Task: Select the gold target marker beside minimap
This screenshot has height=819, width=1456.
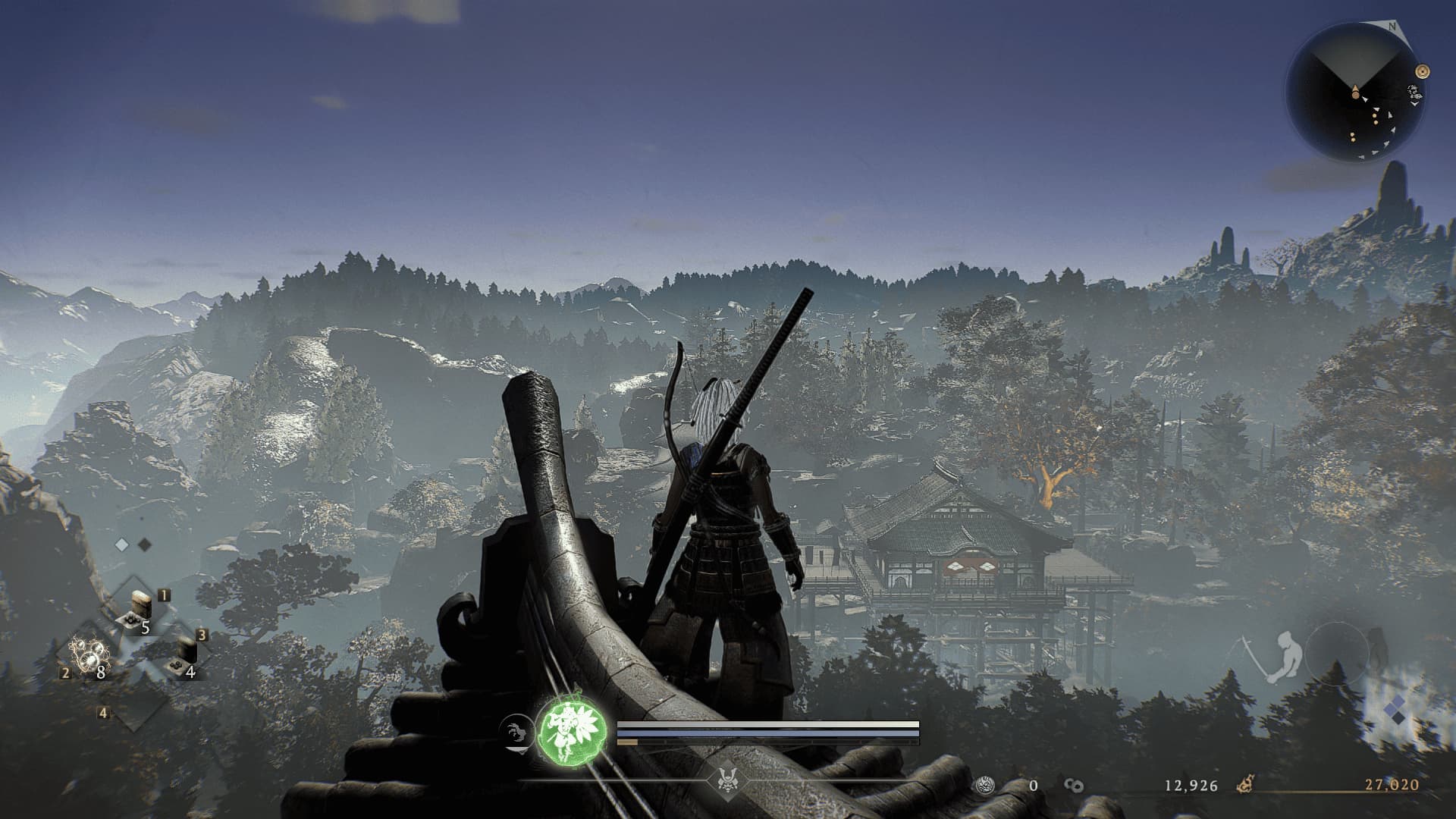Action: [x=1423, y=71]
